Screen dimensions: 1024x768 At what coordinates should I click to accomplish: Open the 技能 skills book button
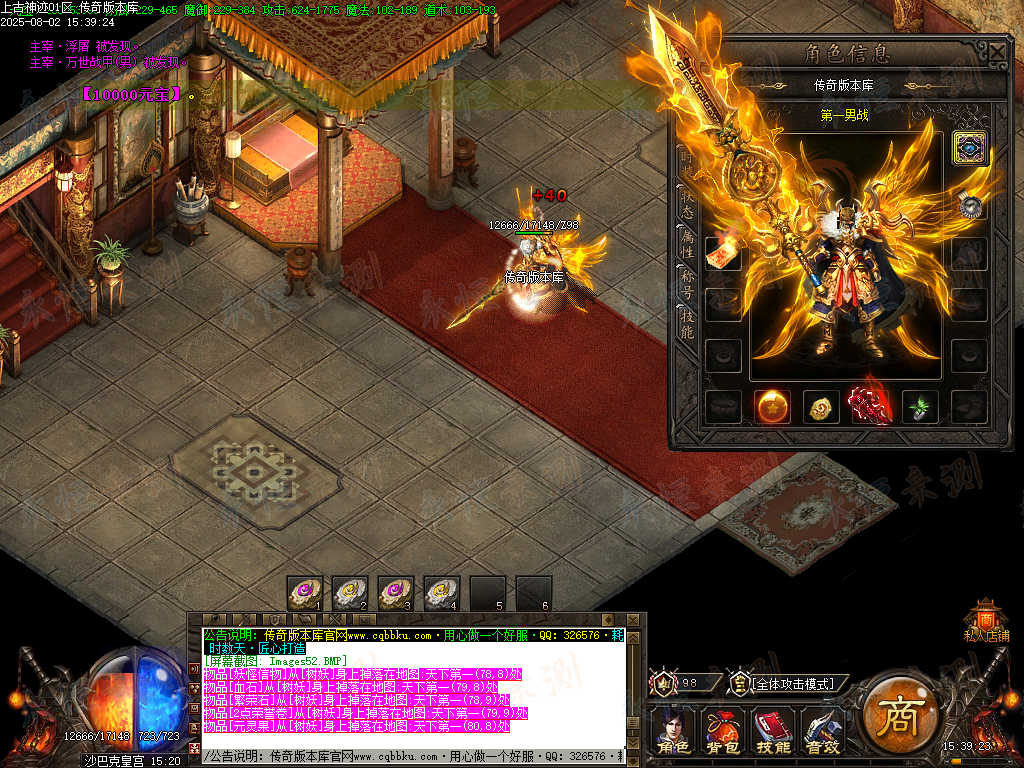click(772, 730)
